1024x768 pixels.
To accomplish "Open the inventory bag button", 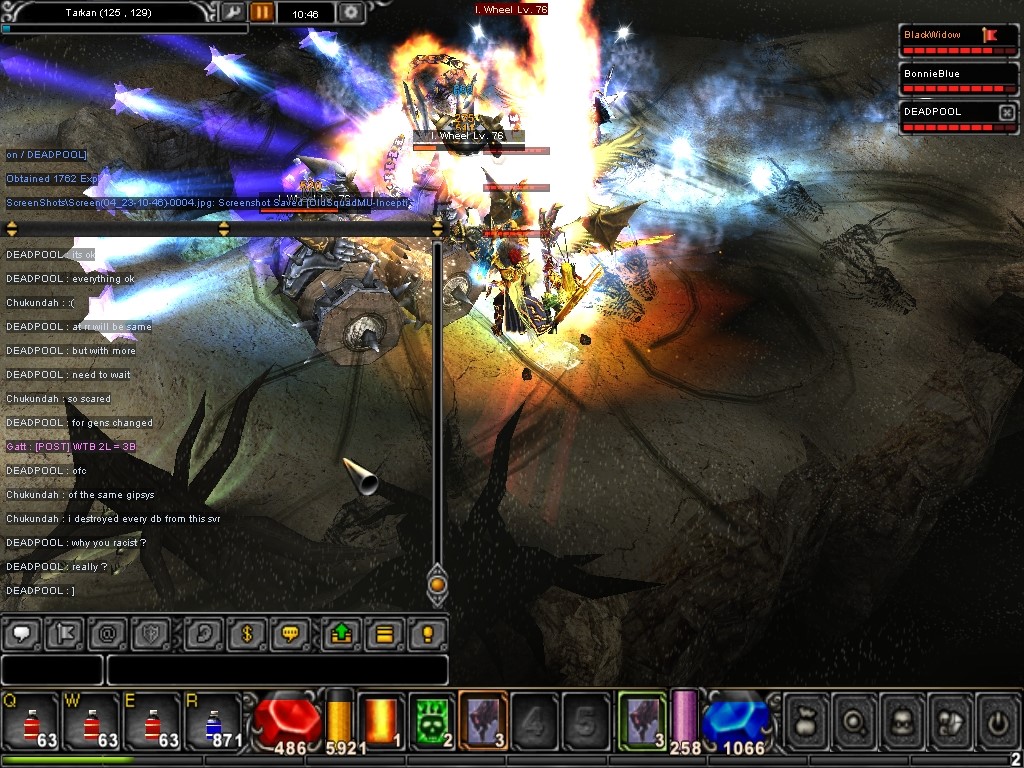I will 806,720.
